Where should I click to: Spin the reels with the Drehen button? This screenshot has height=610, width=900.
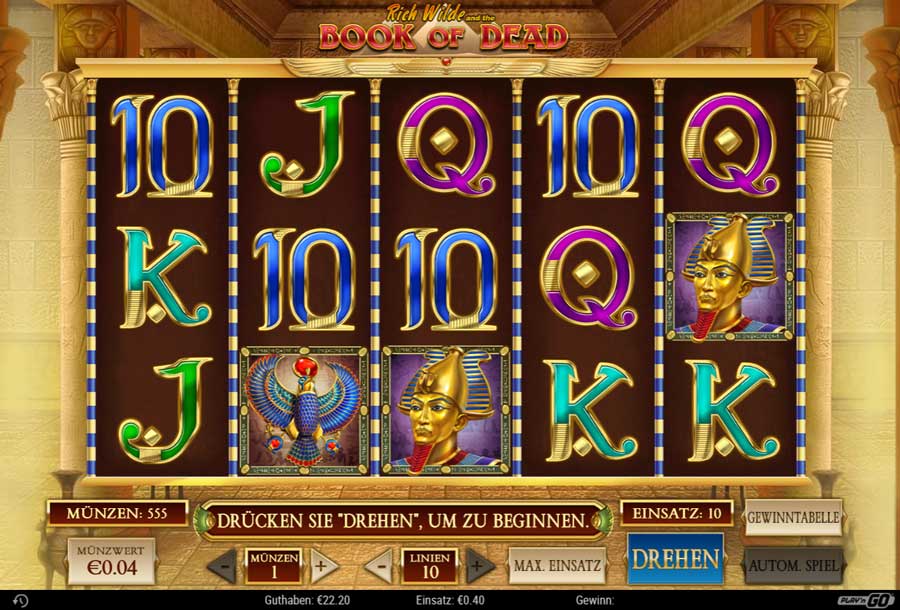click(675, 558)
